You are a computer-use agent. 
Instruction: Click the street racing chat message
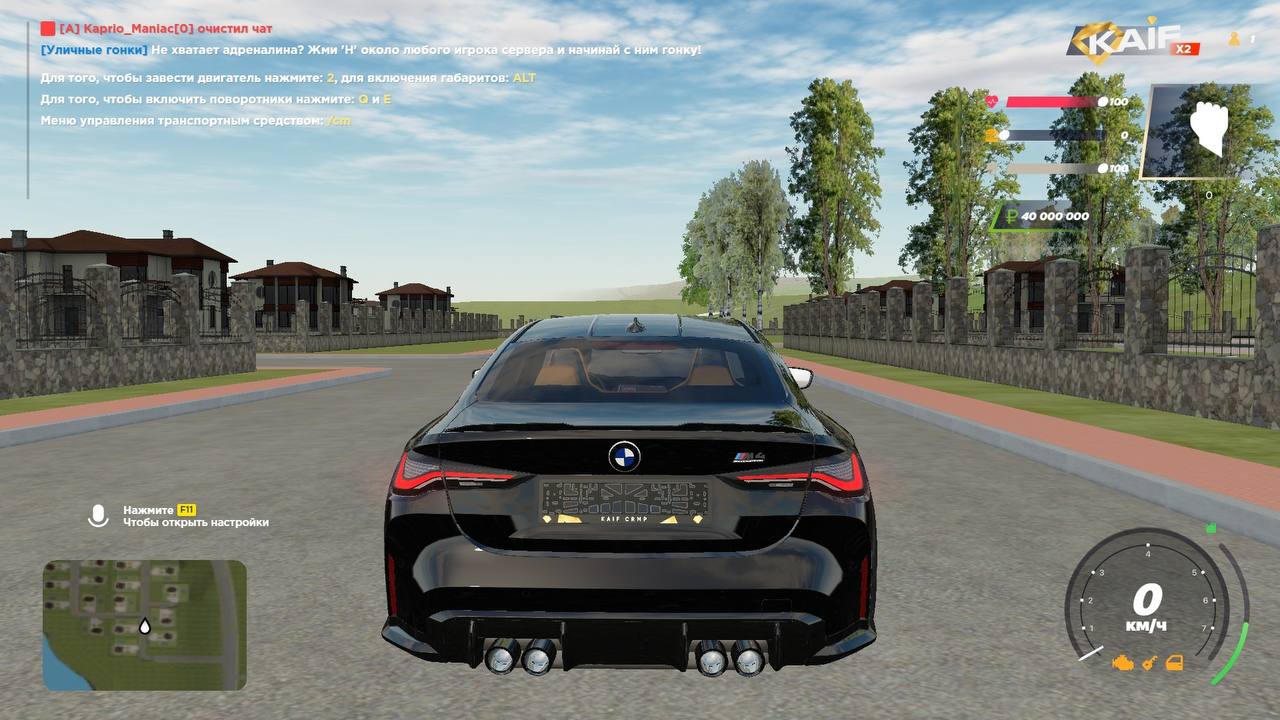pos(371,49)
